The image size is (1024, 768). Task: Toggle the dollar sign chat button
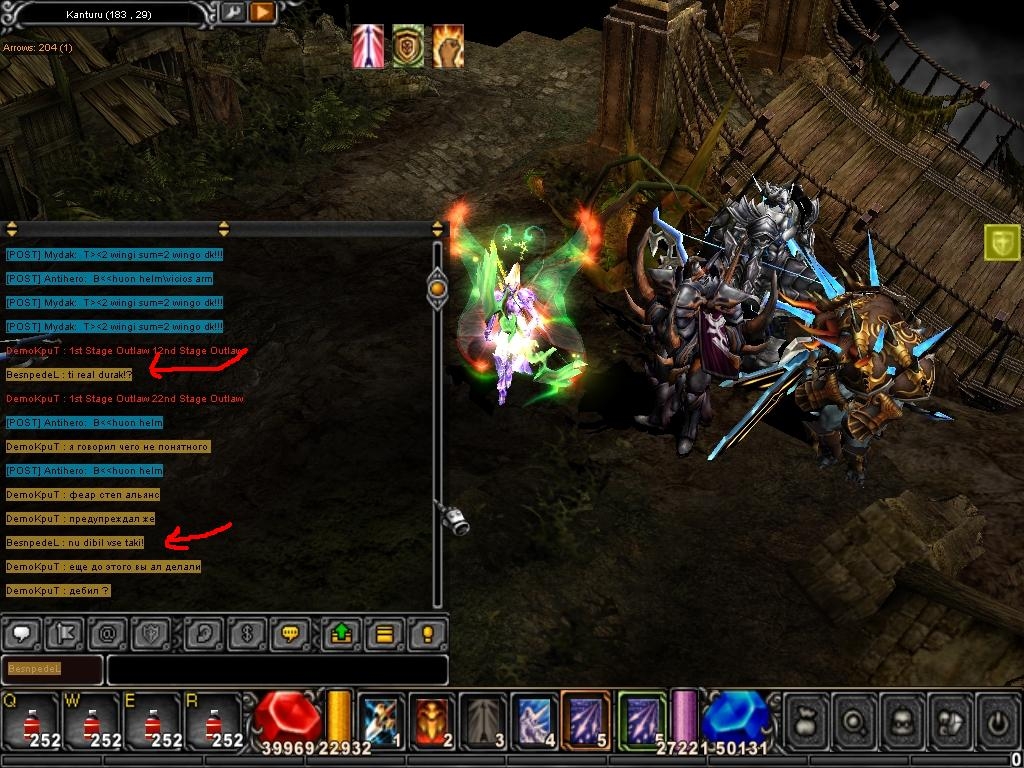[x=247, y=634]
